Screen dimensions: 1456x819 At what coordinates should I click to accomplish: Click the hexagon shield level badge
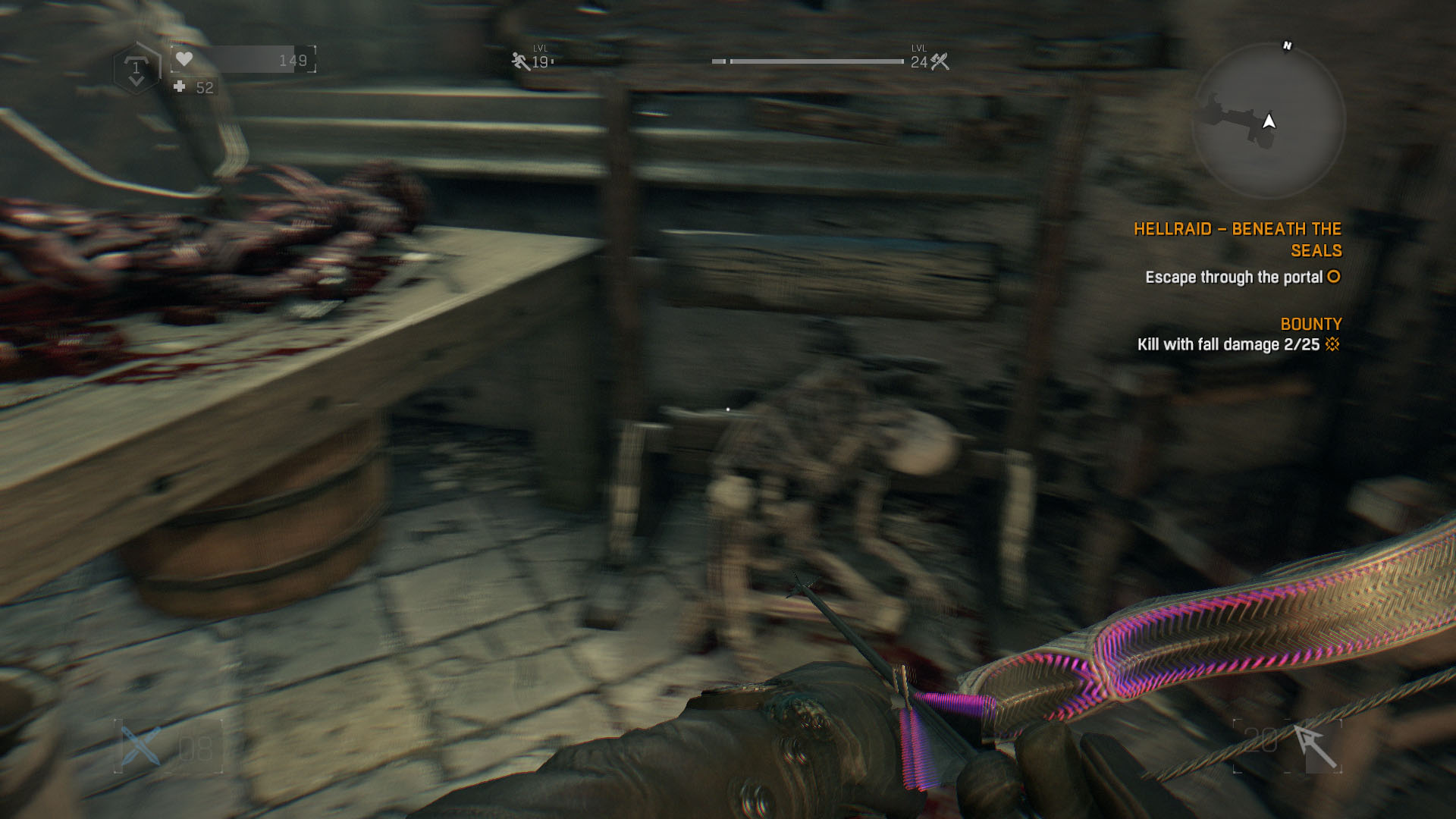pos(136,69)
